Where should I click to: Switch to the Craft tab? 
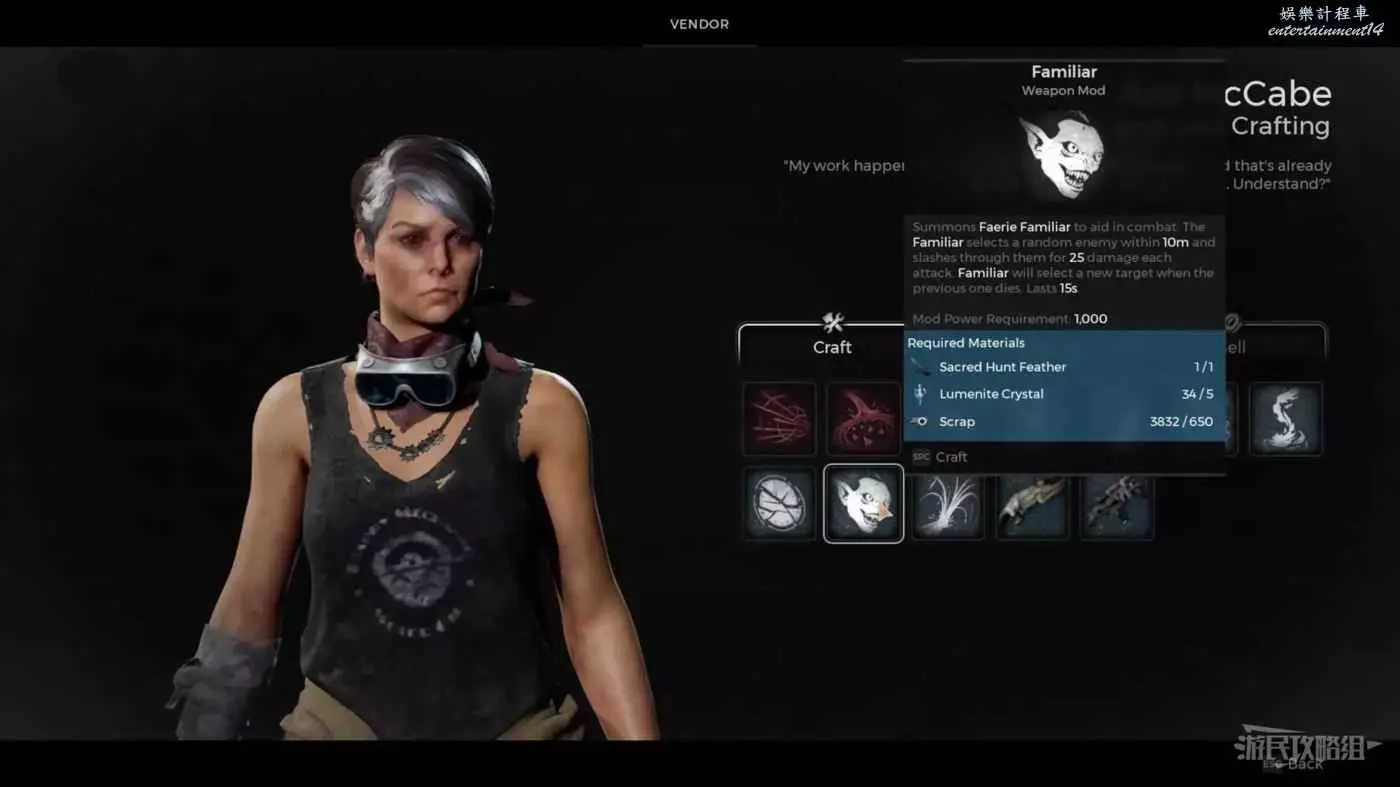point(832,346)
